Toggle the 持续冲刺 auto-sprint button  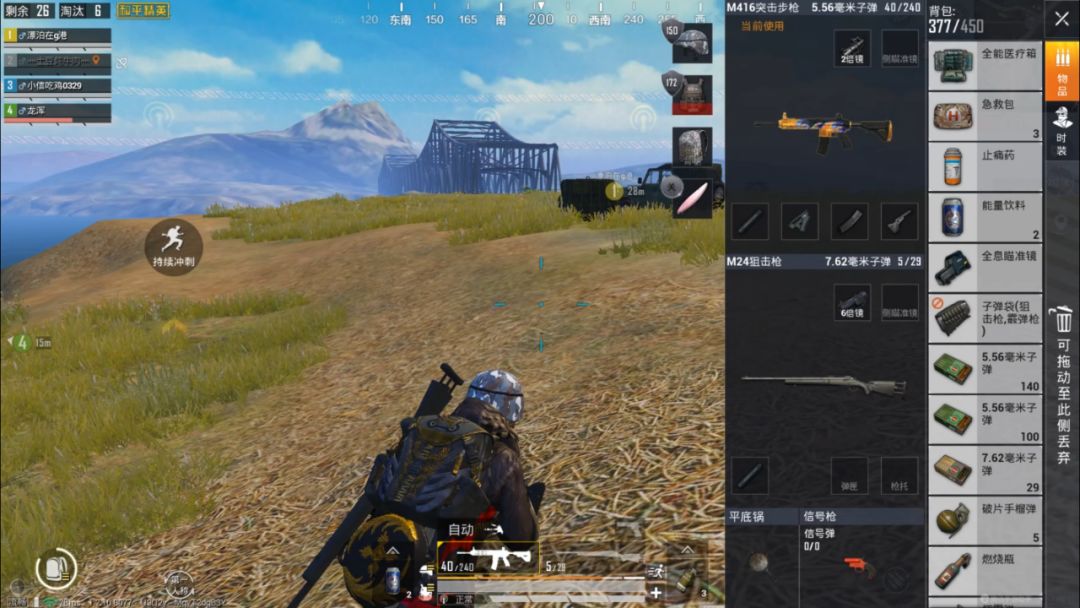click(x=173, y=246)
